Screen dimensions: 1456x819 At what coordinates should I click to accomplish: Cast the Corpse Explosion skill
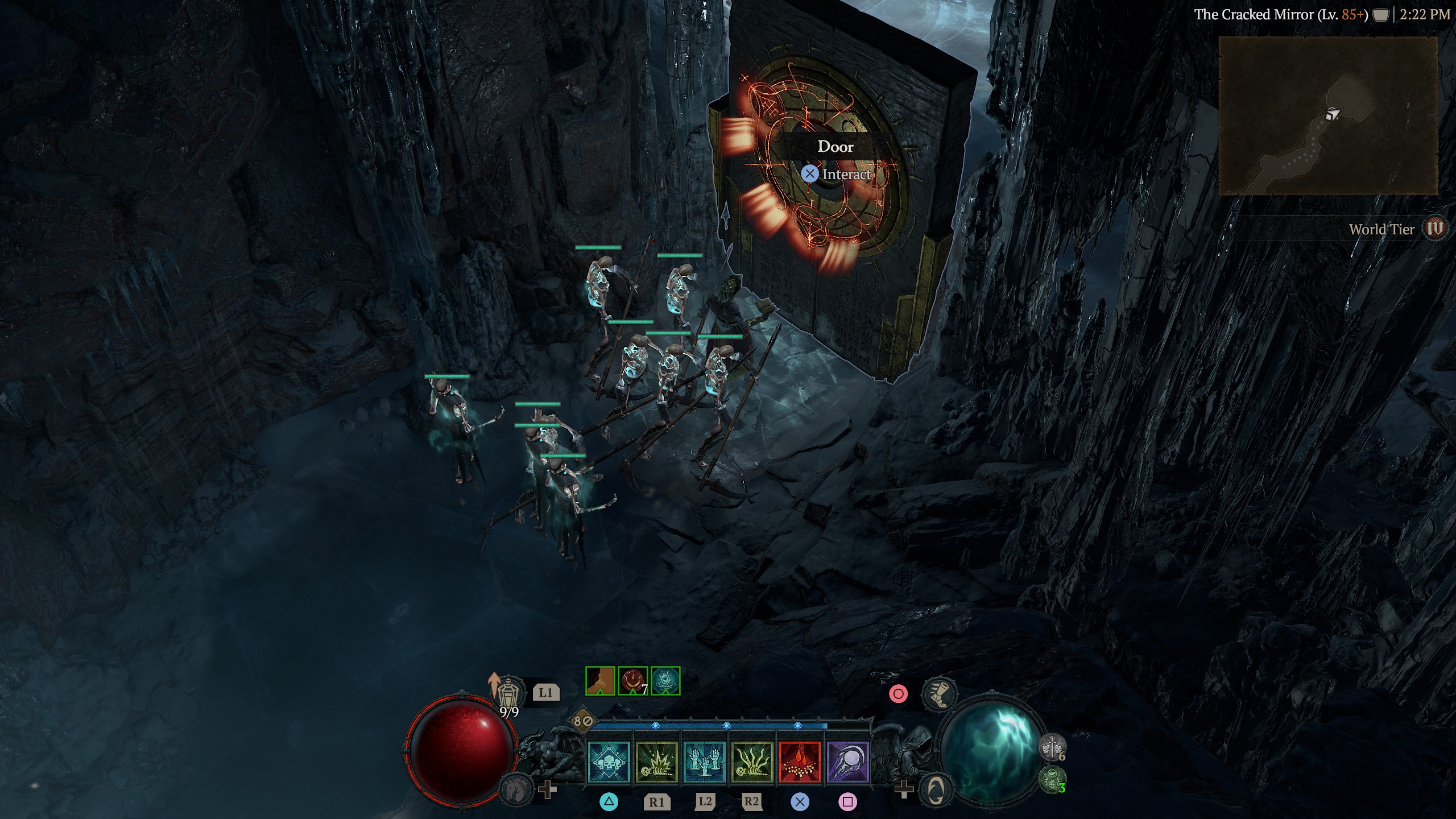(656, 762)
